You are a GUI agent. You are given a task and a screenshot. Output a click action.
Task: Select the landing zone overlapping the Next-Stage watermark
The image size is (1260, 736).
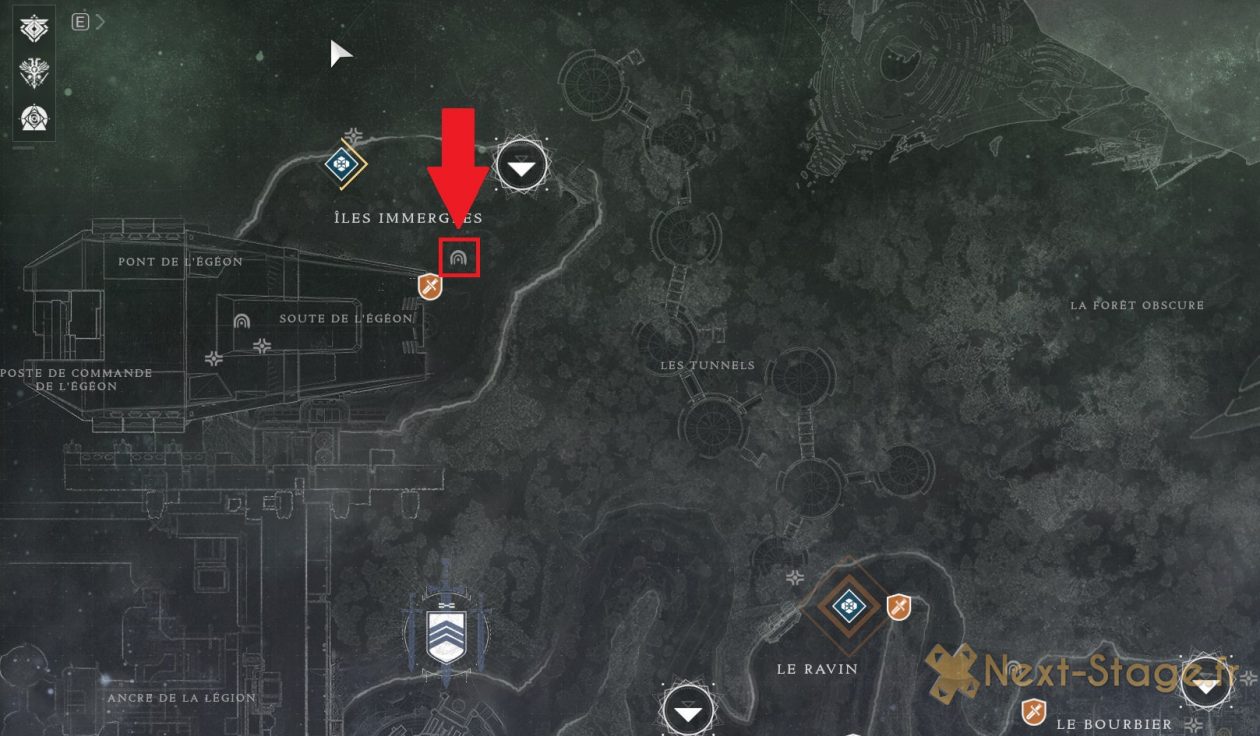pyautogui.click(x=1204, y=682)
